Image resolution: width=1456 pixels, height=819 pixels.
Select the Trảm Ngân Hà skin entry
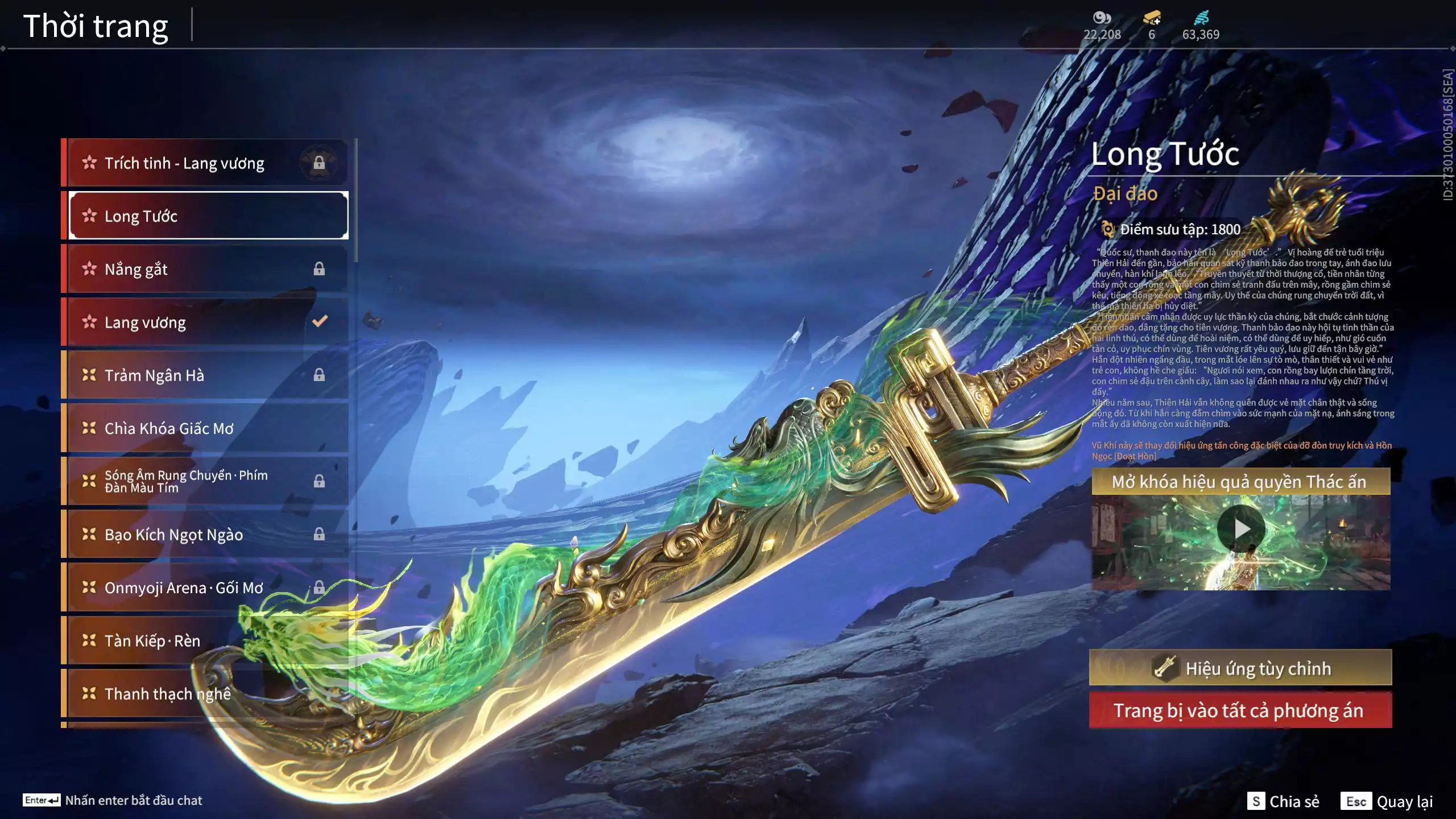[171, 375]
